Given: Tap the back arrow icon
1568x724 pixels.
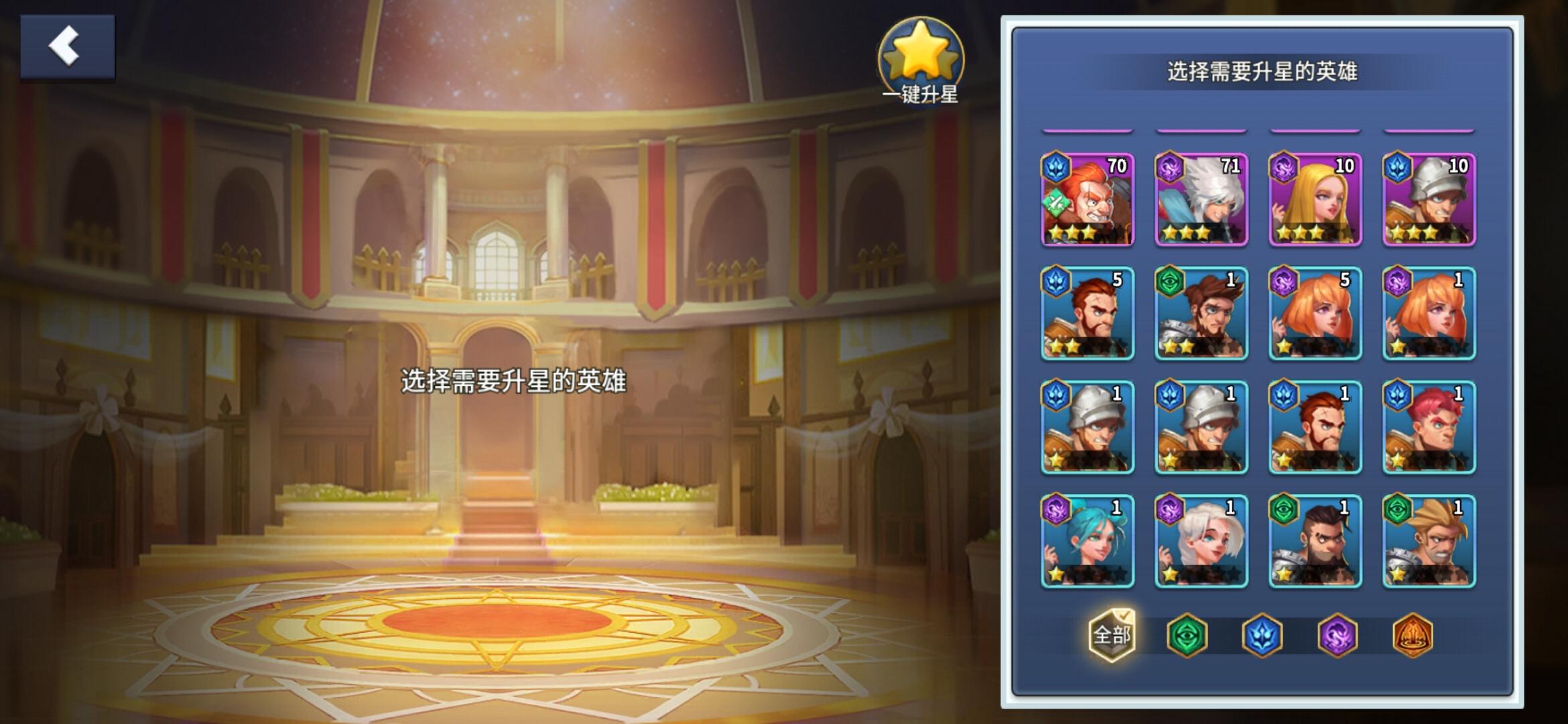Looking at the screenshot, I should pos(65,46).
